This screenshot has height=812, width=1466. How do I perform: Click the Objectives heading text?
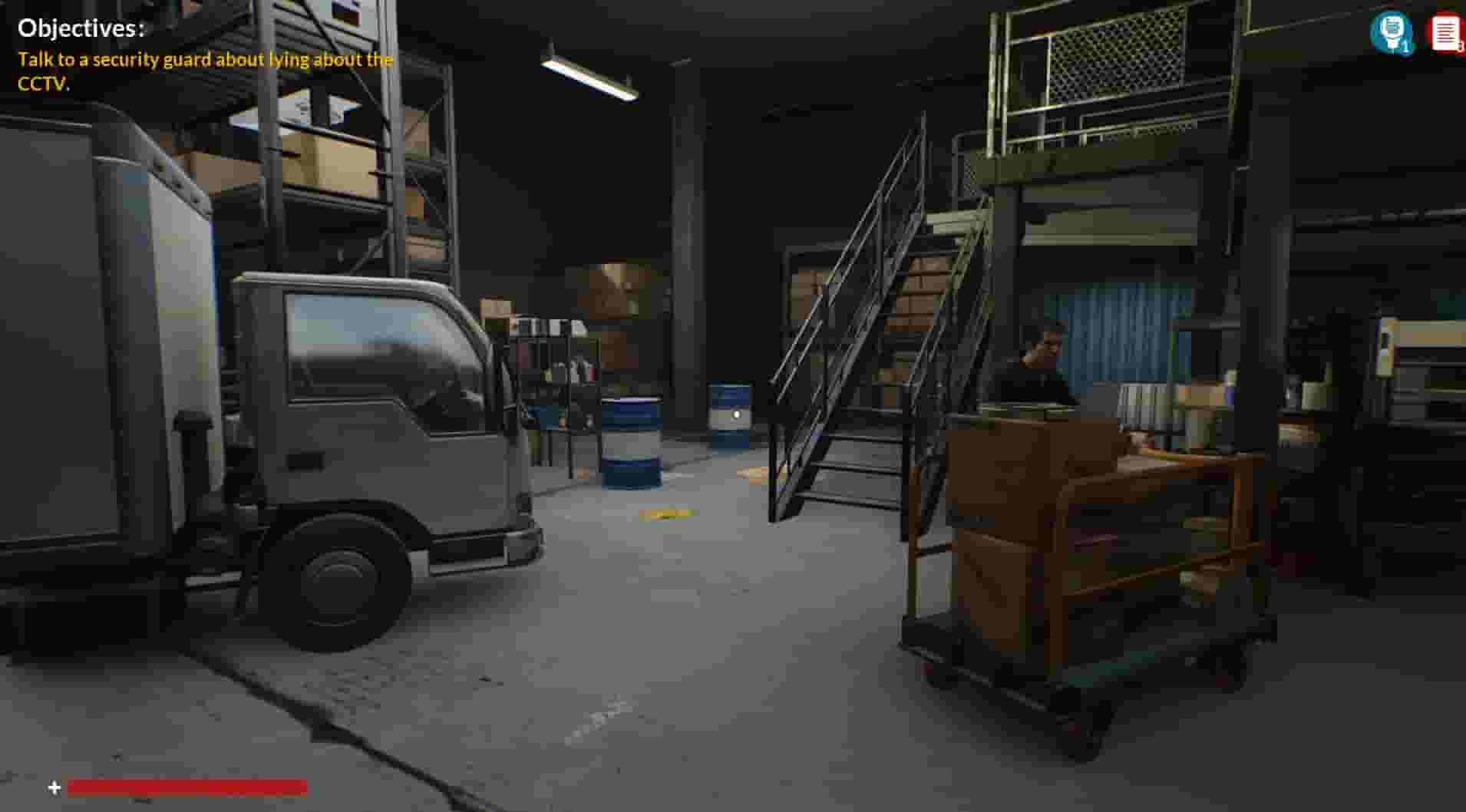click(81, 29)
